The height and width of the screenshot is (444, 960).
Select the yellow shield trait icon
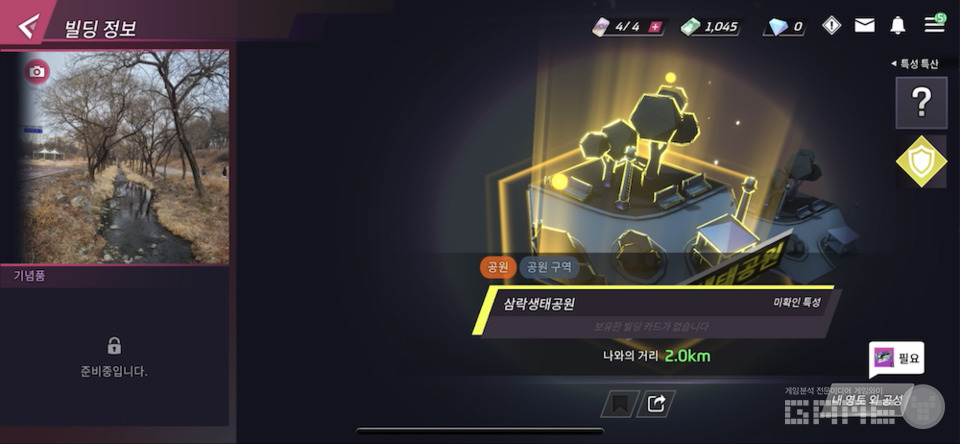point(921,160)
